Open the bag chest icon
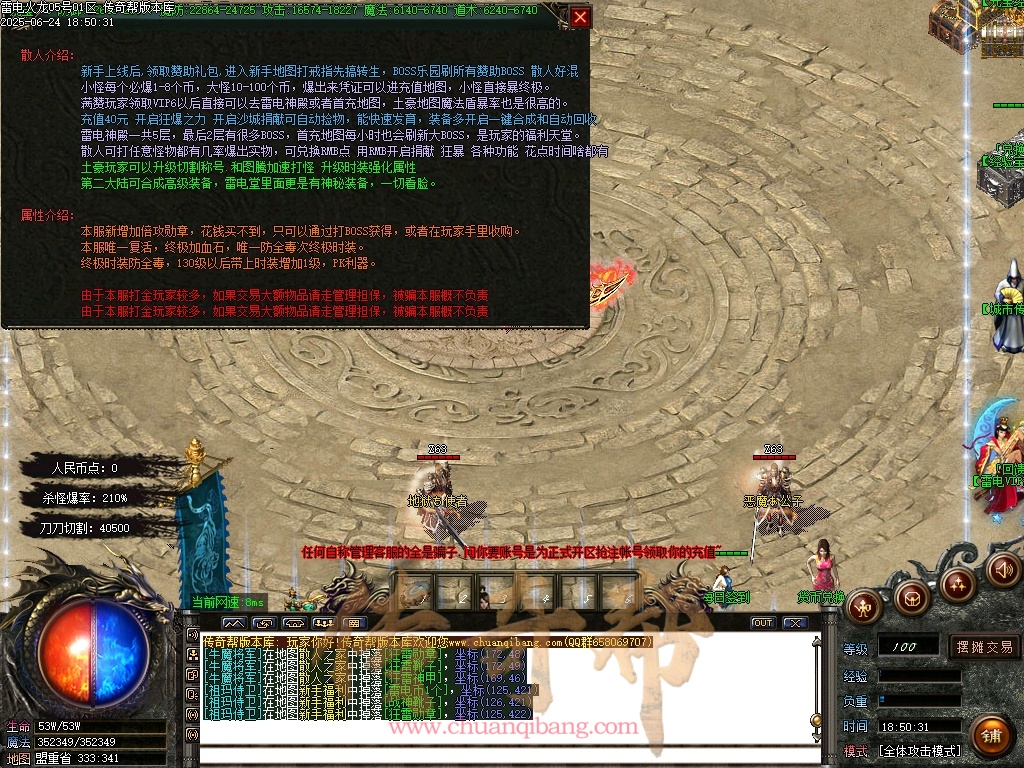Screen dimensions: 1024x768 911,598
